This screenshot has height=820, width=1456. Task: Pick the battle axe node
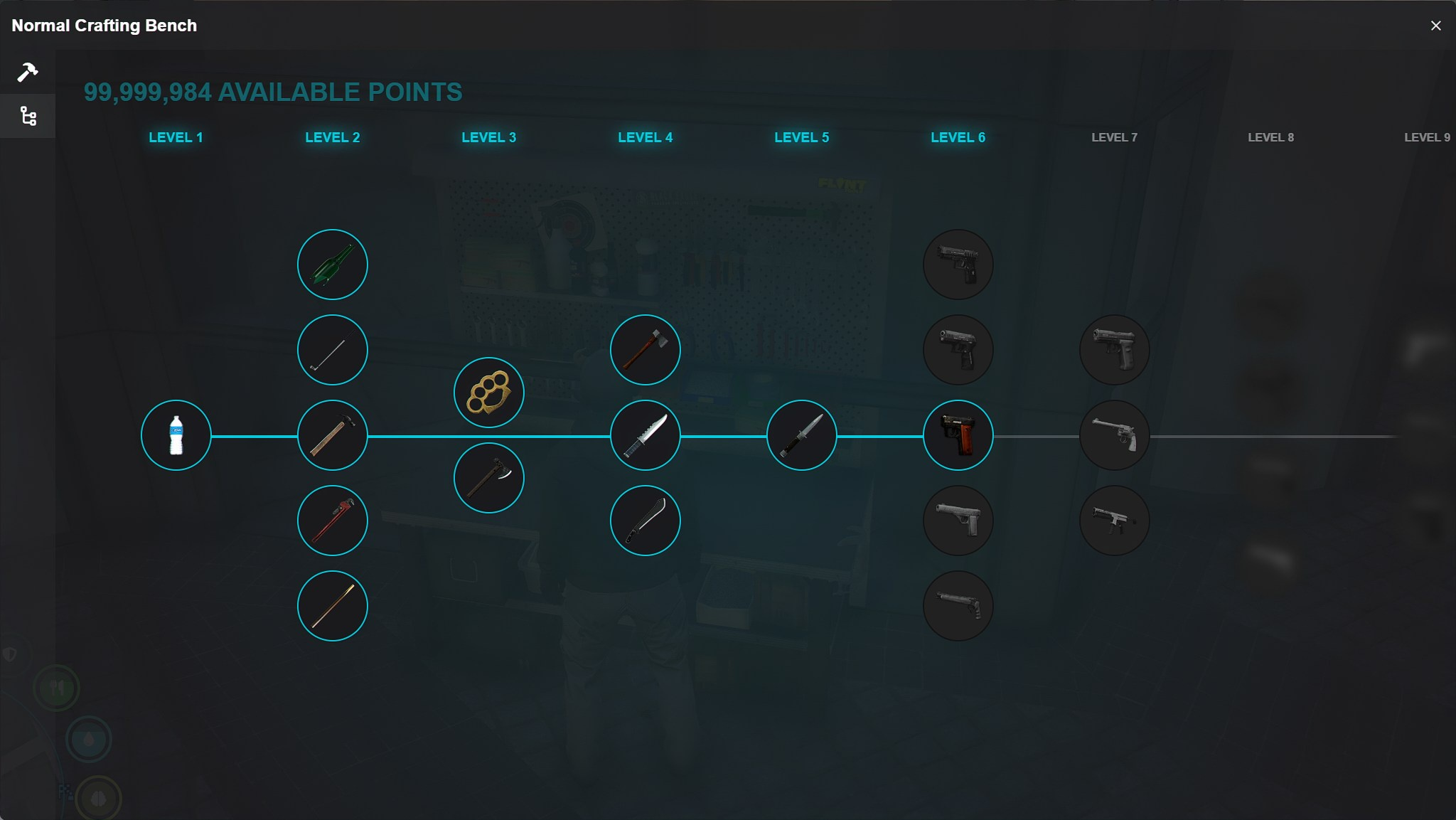click(489, 478)
